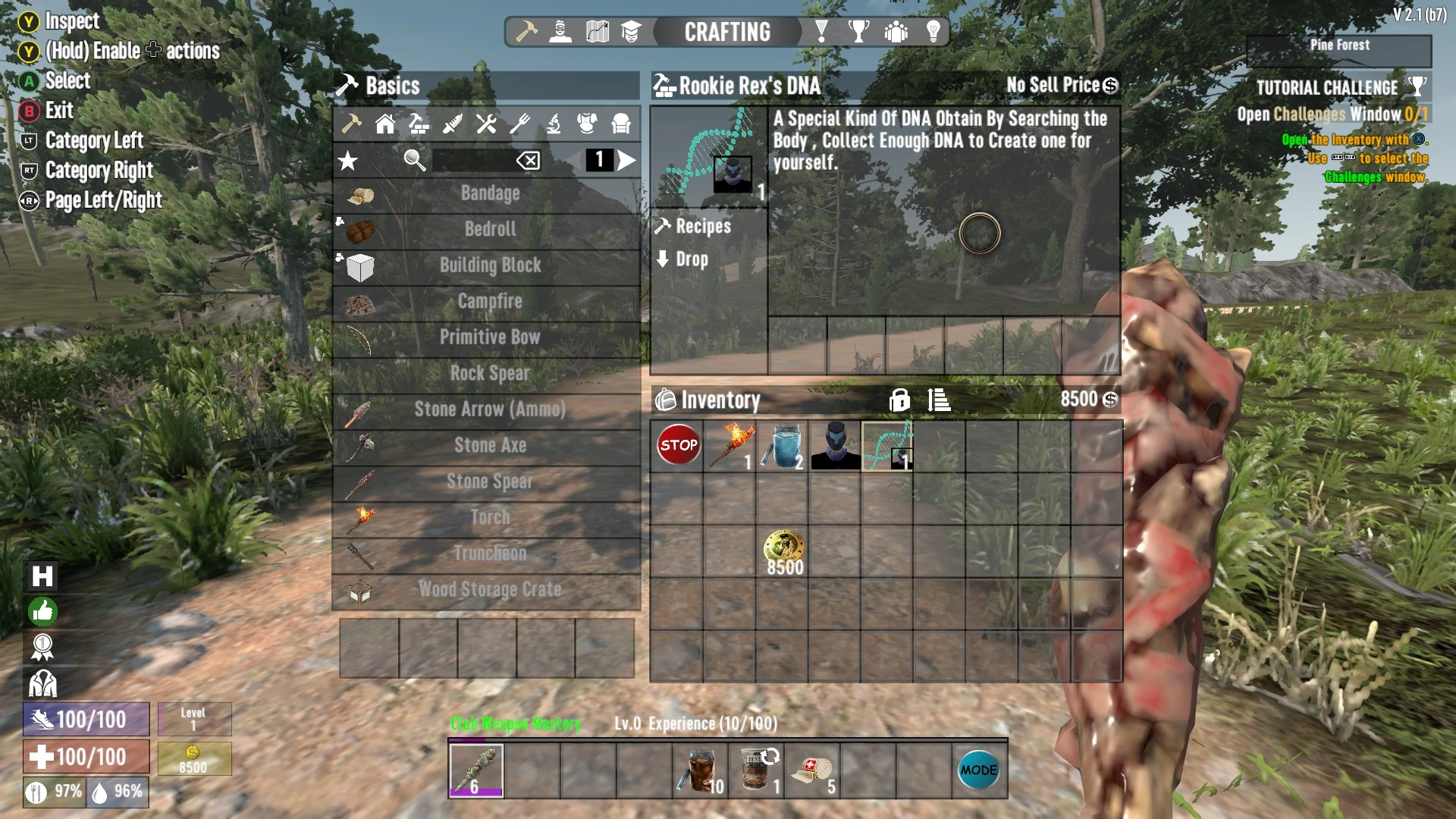Open the food crafting category fork icon
1456x819 pixels.
(520, 124)
